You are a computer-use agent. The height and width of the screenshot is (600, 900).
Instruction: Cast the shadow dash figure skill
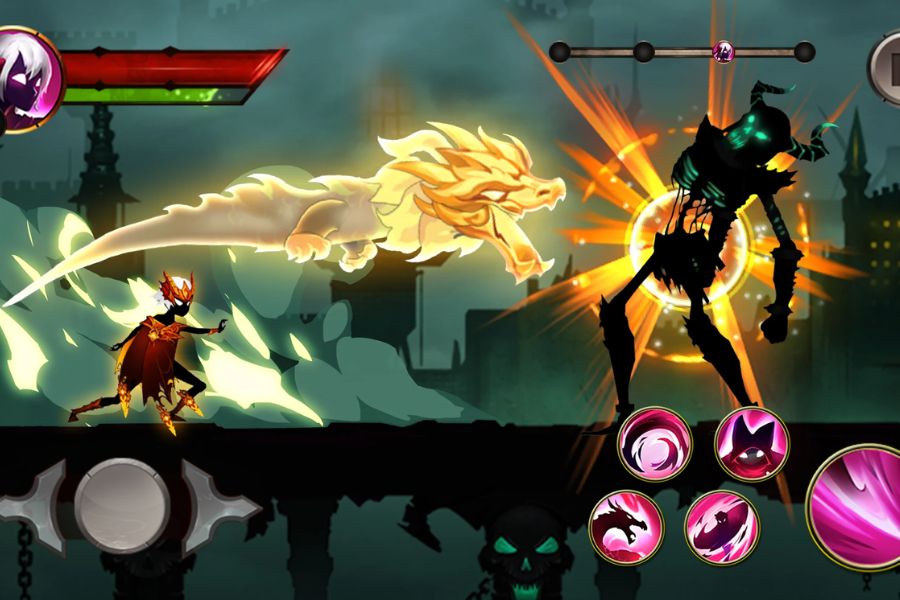tap(721, 527)
